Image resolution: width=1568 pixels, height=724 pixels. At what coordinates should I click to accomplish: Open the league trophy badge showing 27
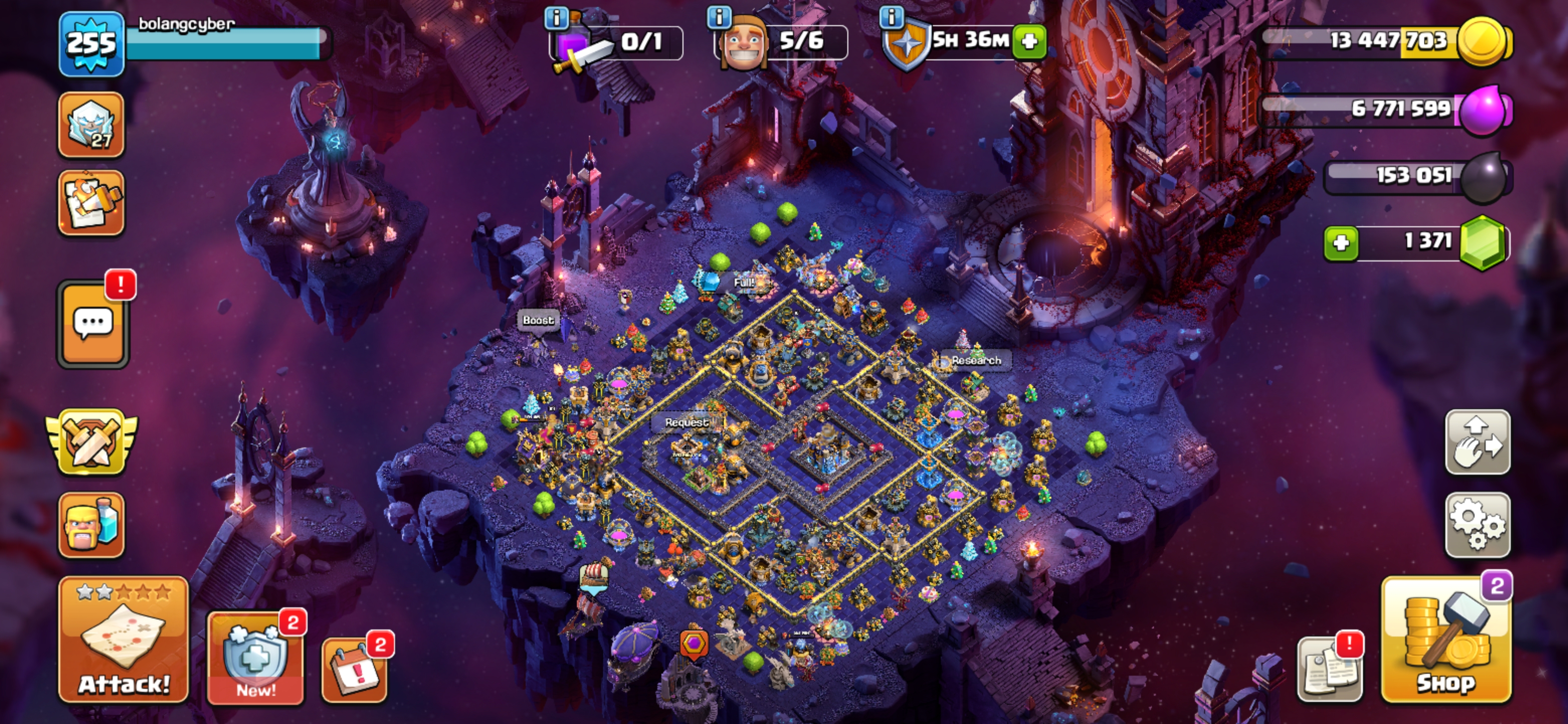tap(91, 125)
